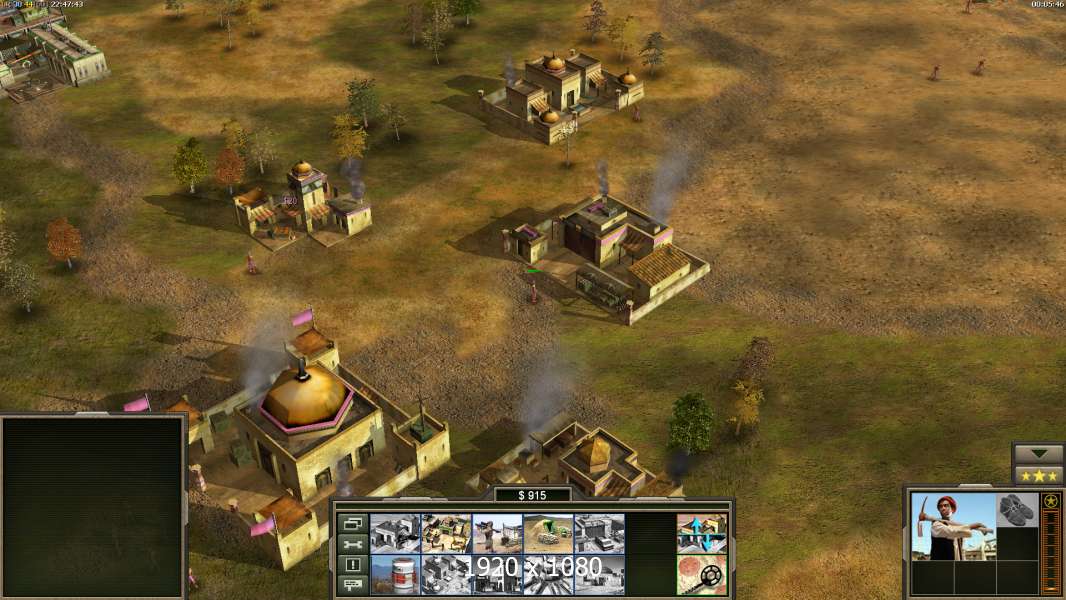The image size is (1066, 600).
Task: Click the wrench button on the command bar
Action: [x=352, y=544]
